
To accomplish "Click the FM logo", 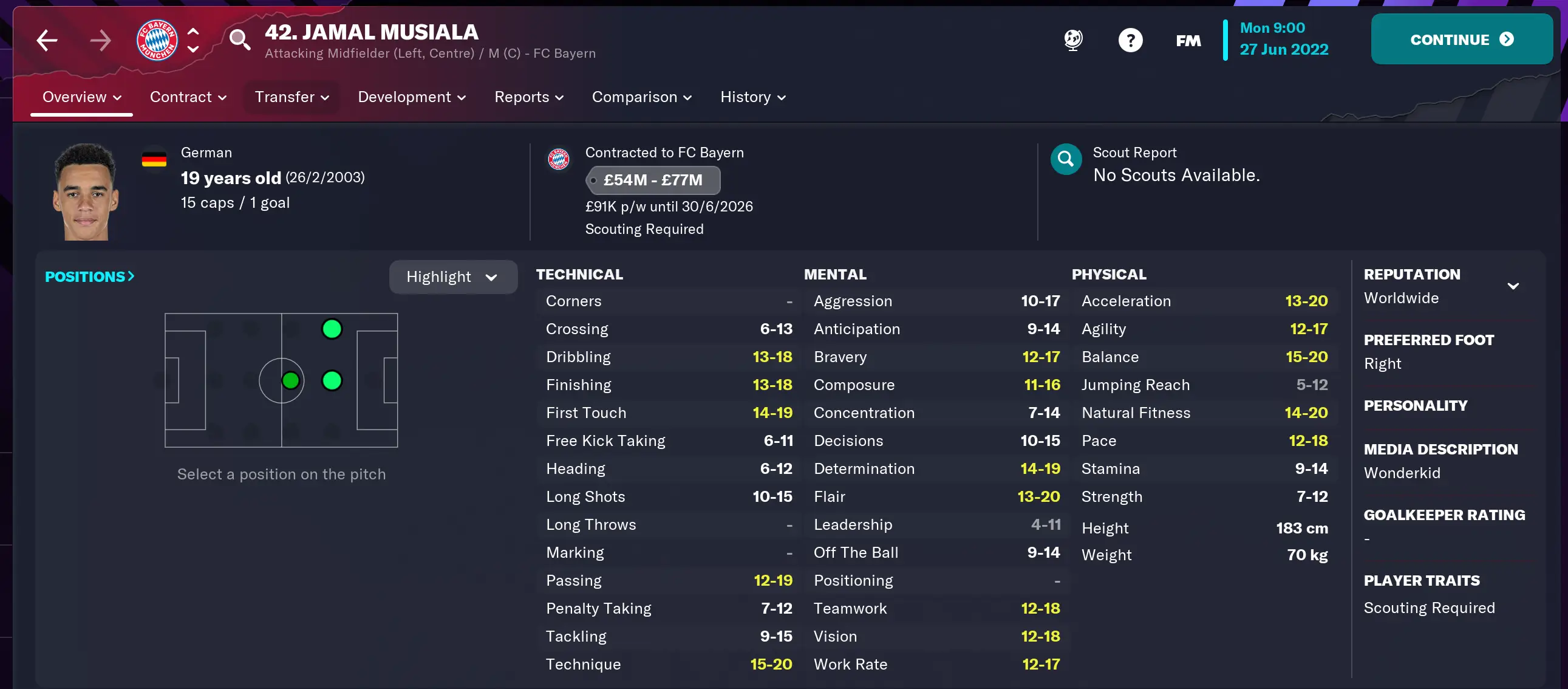I will point(1187,40).
